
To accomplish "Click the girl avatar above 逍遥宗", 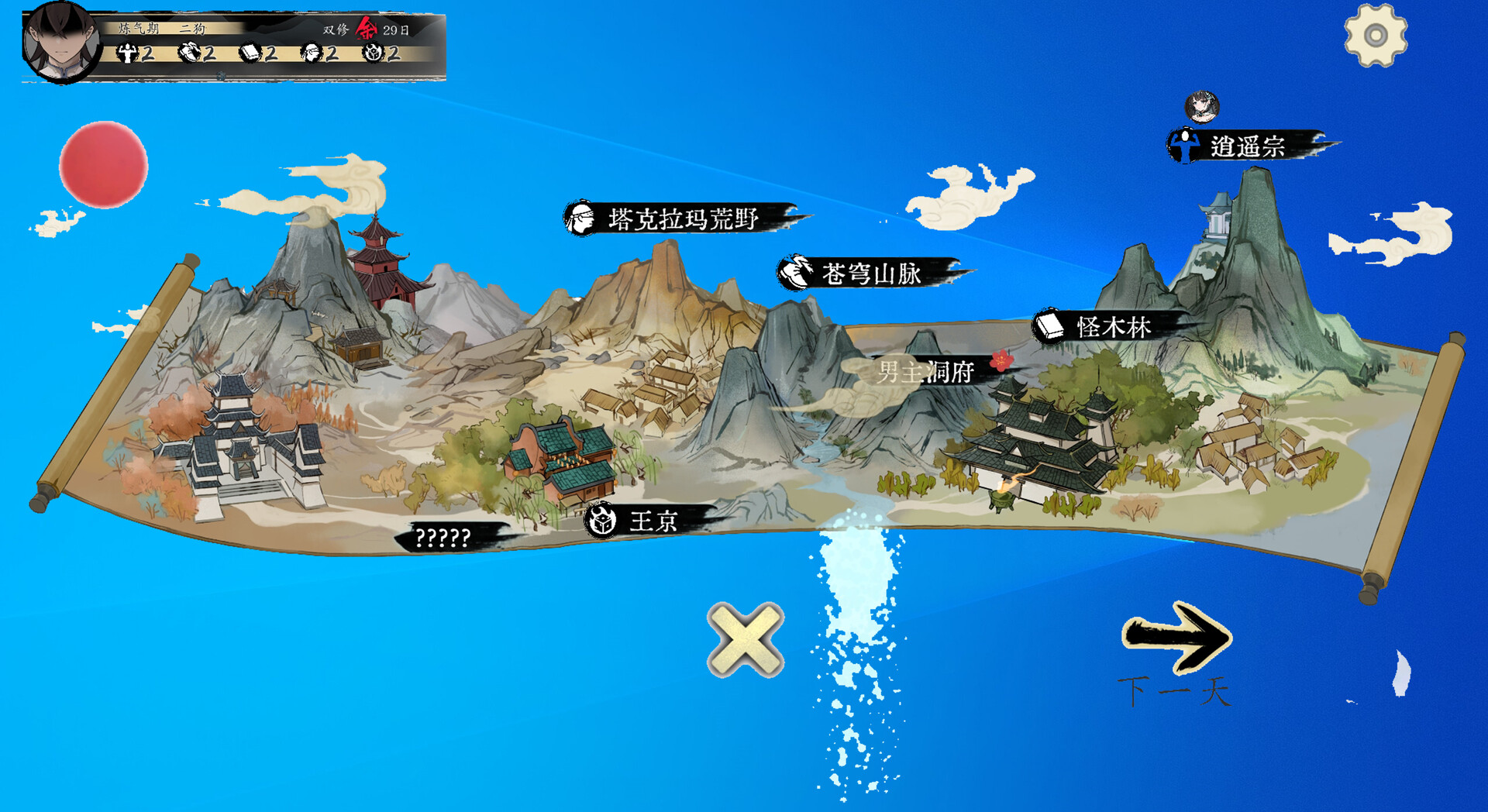I will click(x=1200, y=108).
